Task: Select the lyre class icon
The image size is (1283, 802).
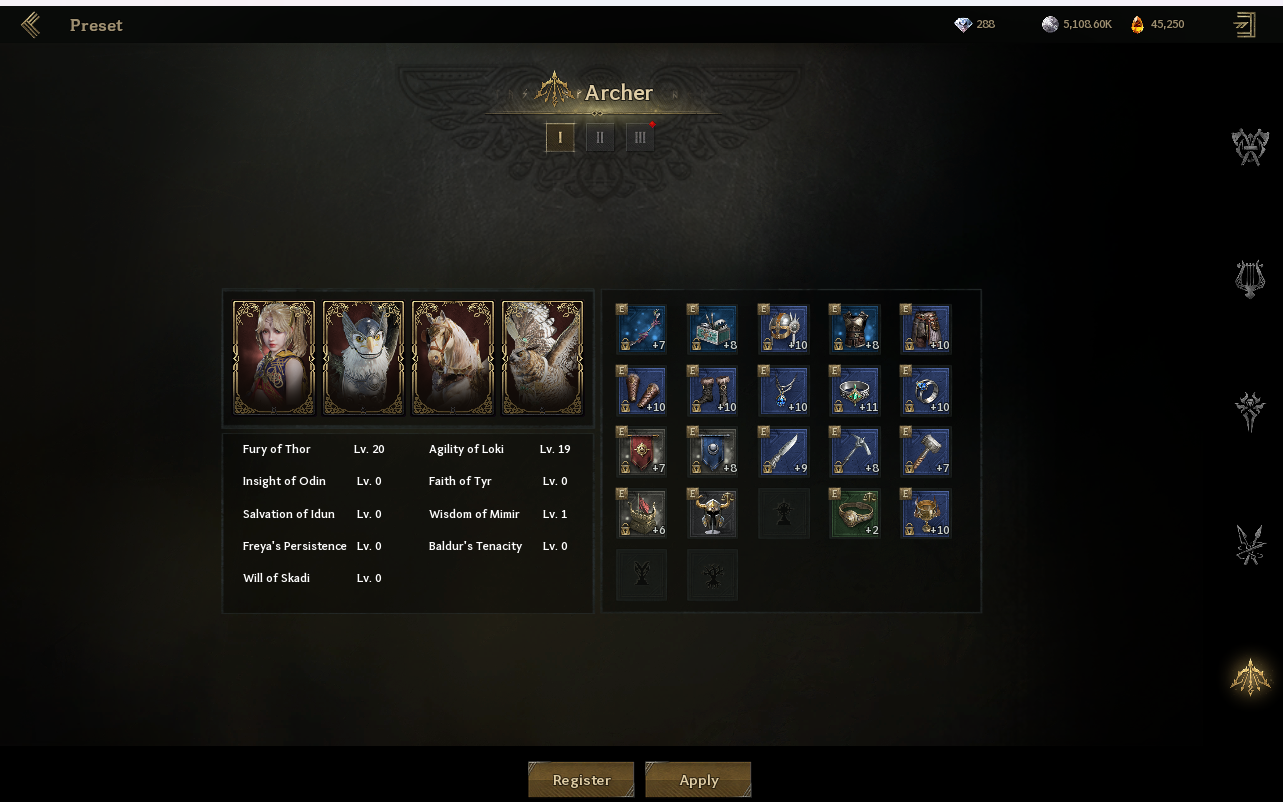Action: [1249, 279]
